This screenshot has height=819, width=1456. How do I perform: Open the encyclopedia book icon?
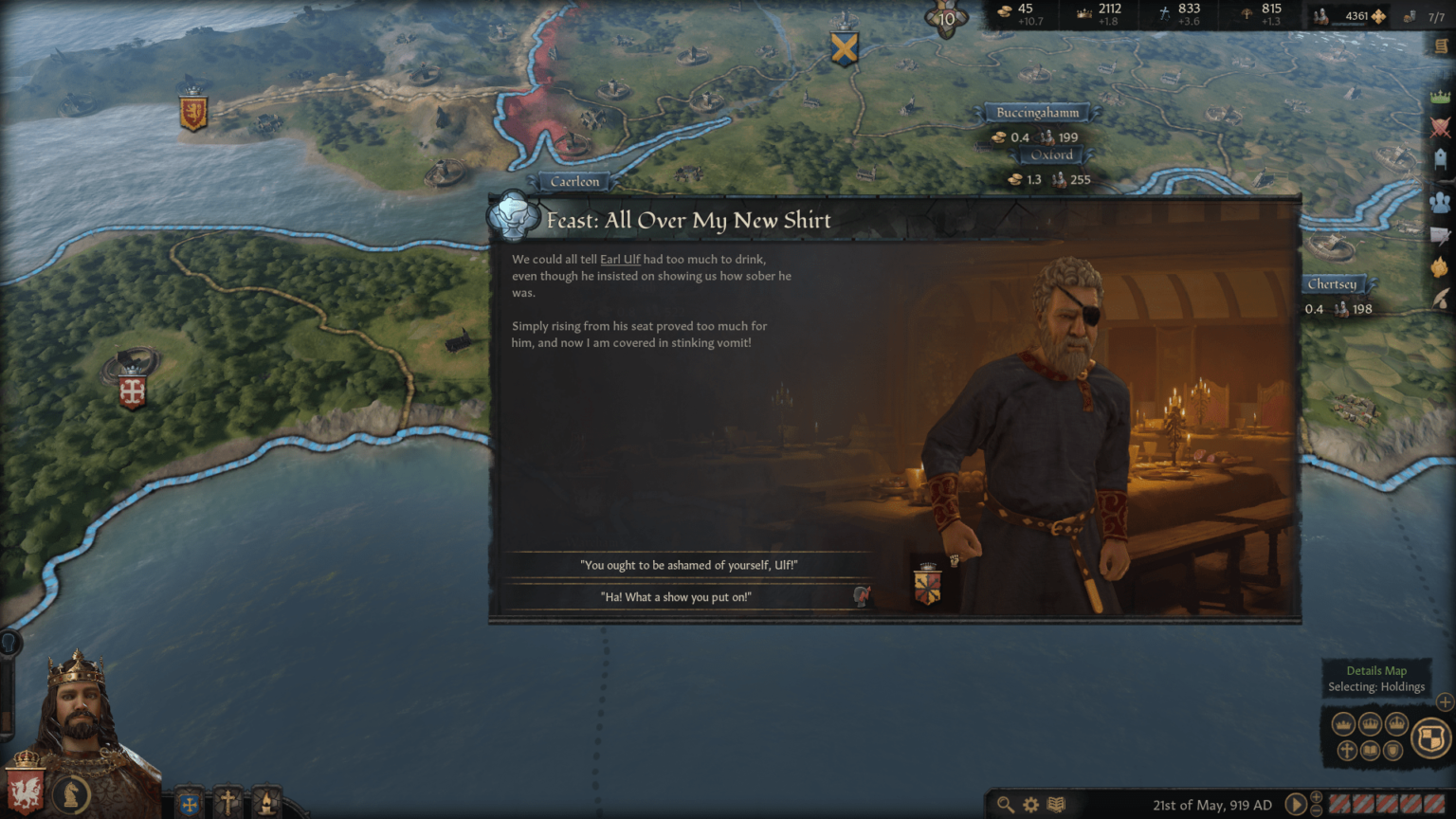point(1056,805)
